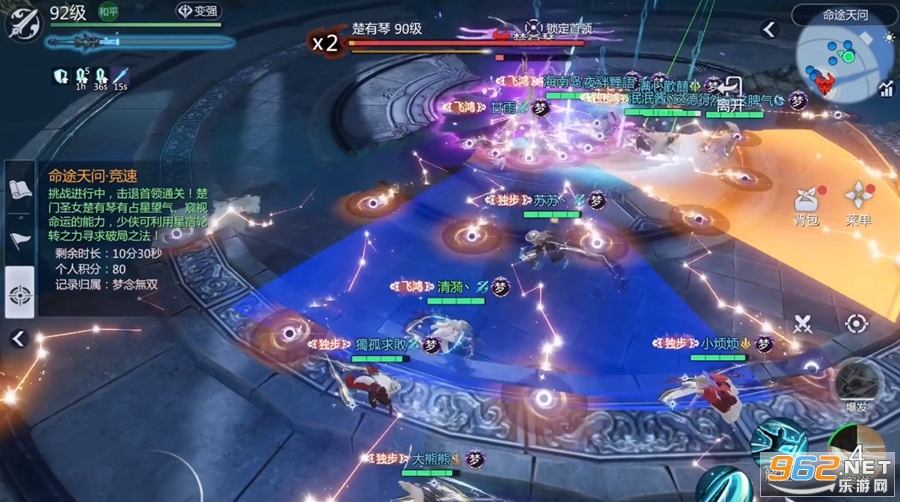Tap the target lock reticle icon
The height and width of the screenshot is (502, 900).
(x=856, y=324)
